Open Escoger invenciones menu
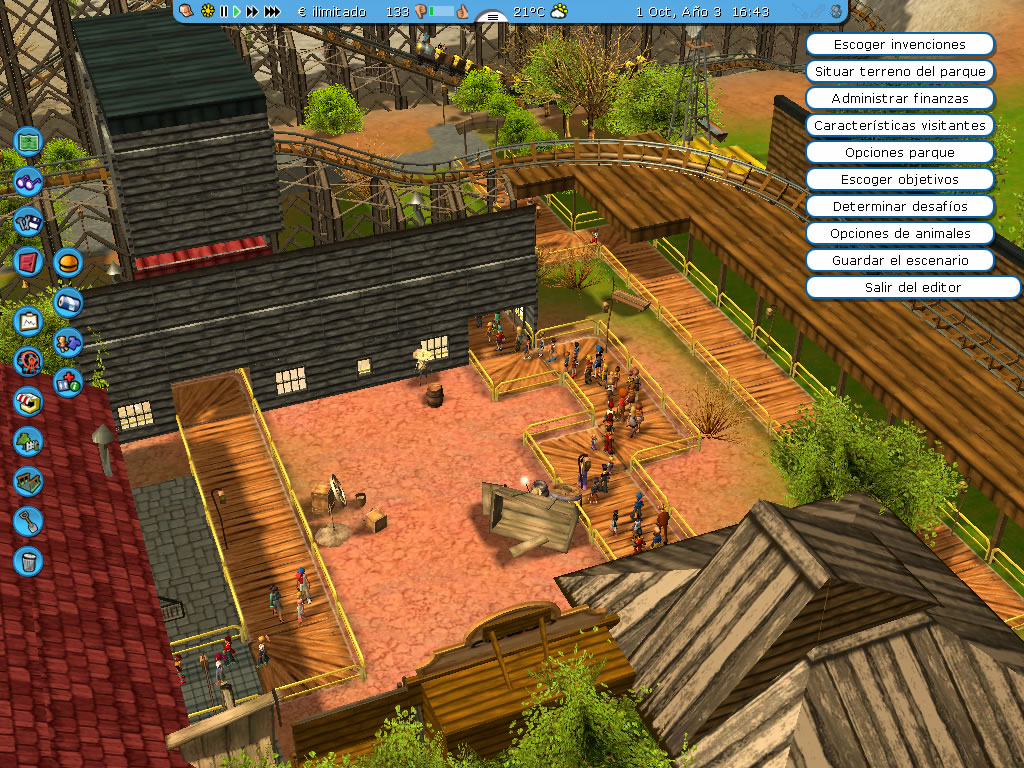 click(x=899, y=45)
